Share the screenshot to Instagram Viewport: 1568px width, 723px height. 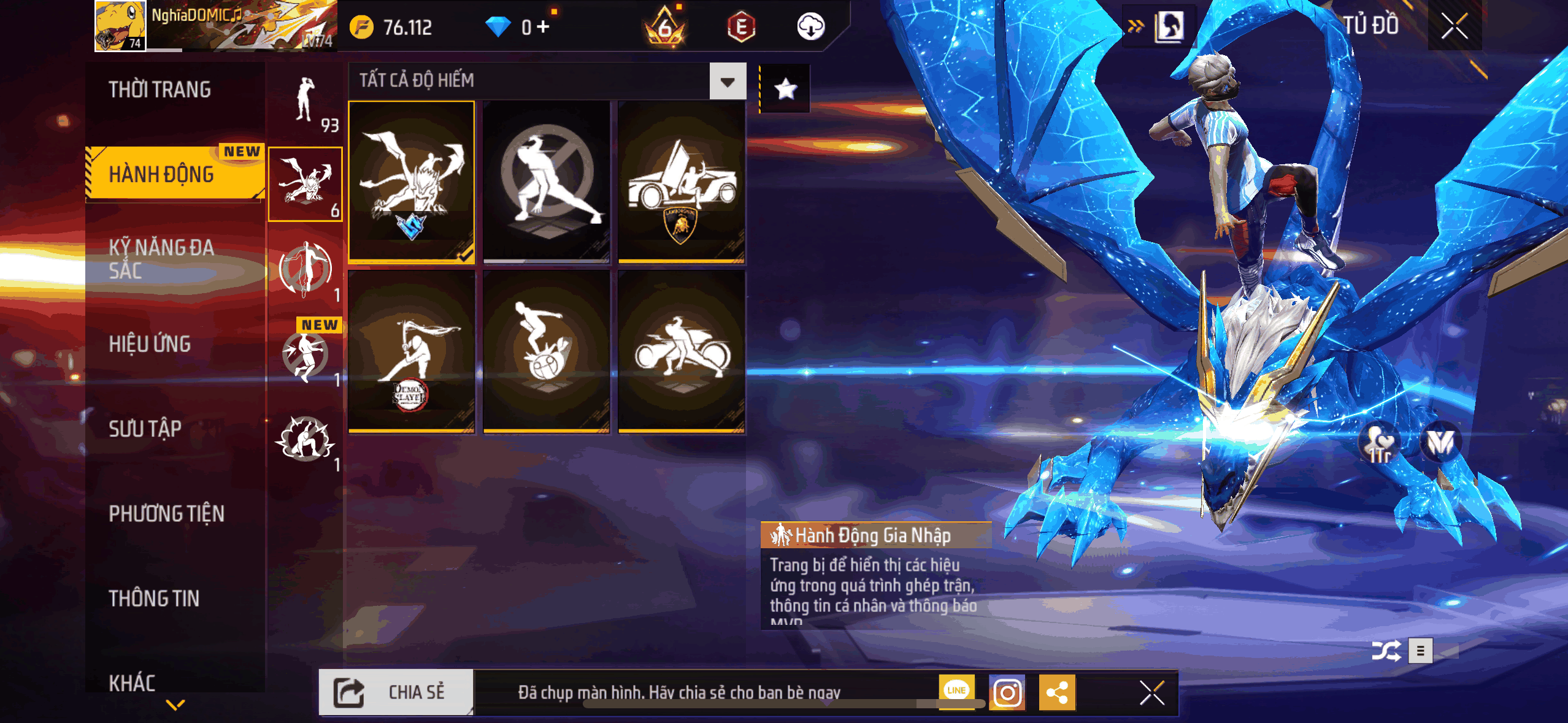(1007, 693)
